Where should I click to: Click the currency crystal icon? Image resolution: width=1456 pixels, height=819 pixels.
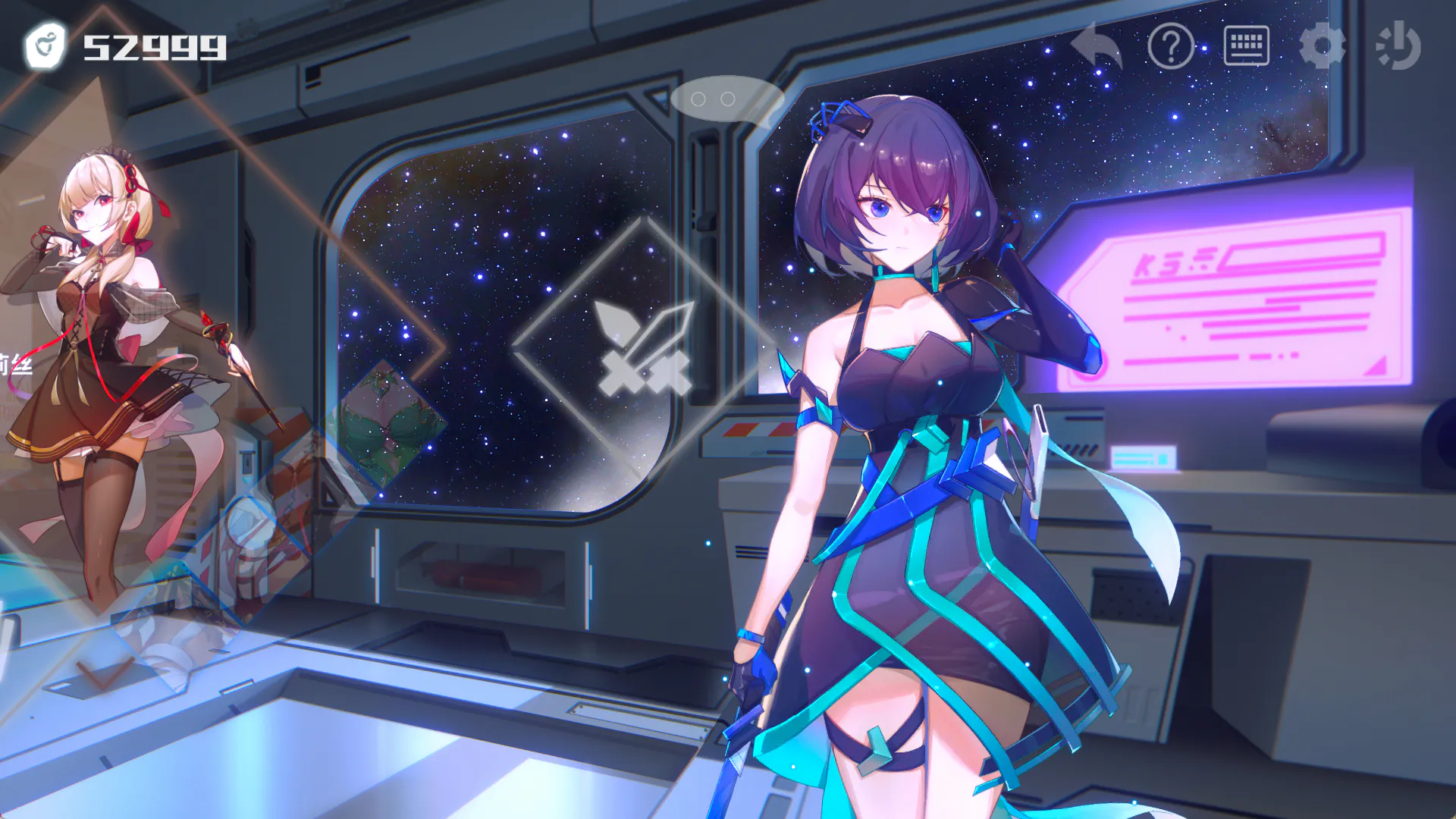tap(45, 46)
